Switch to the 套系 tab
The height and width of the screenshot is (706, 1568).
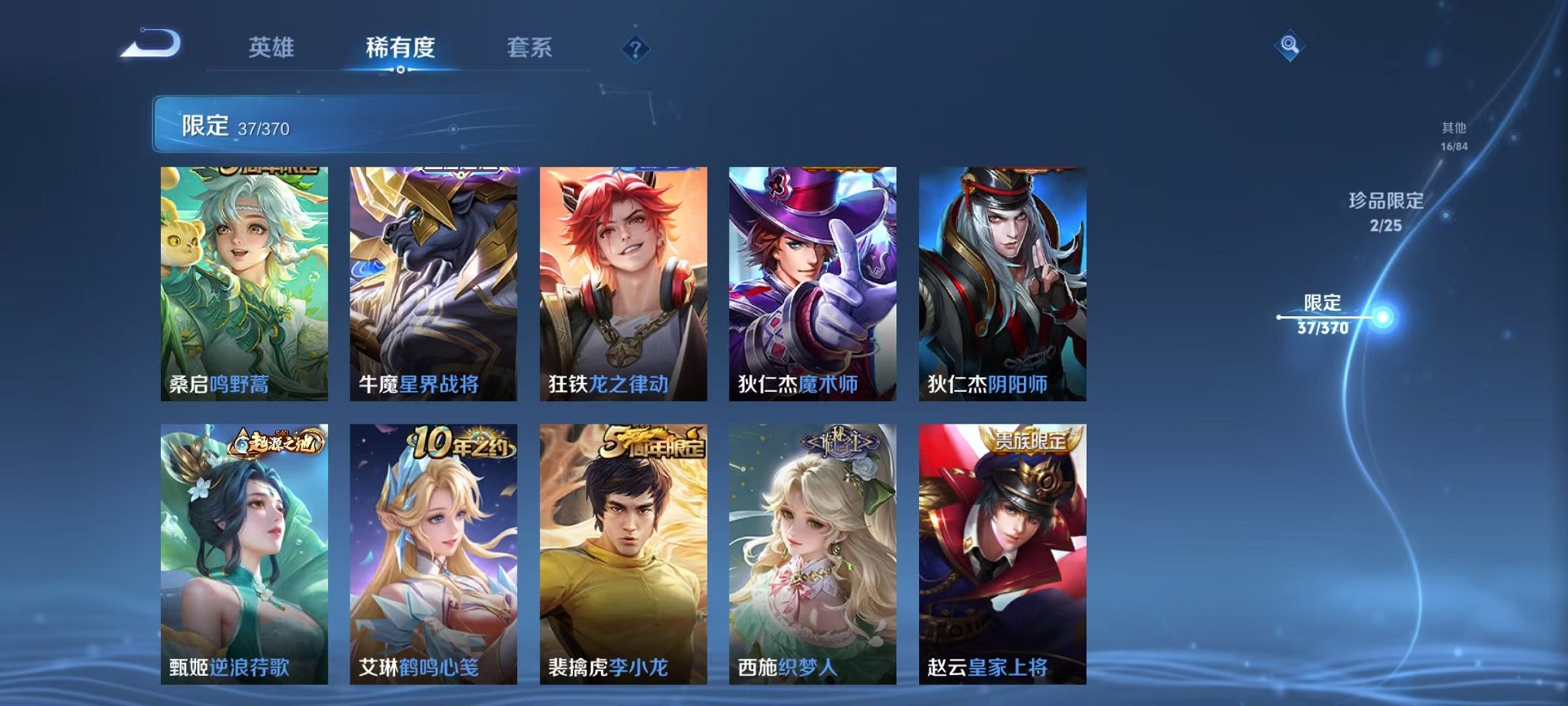click(536, 46)
